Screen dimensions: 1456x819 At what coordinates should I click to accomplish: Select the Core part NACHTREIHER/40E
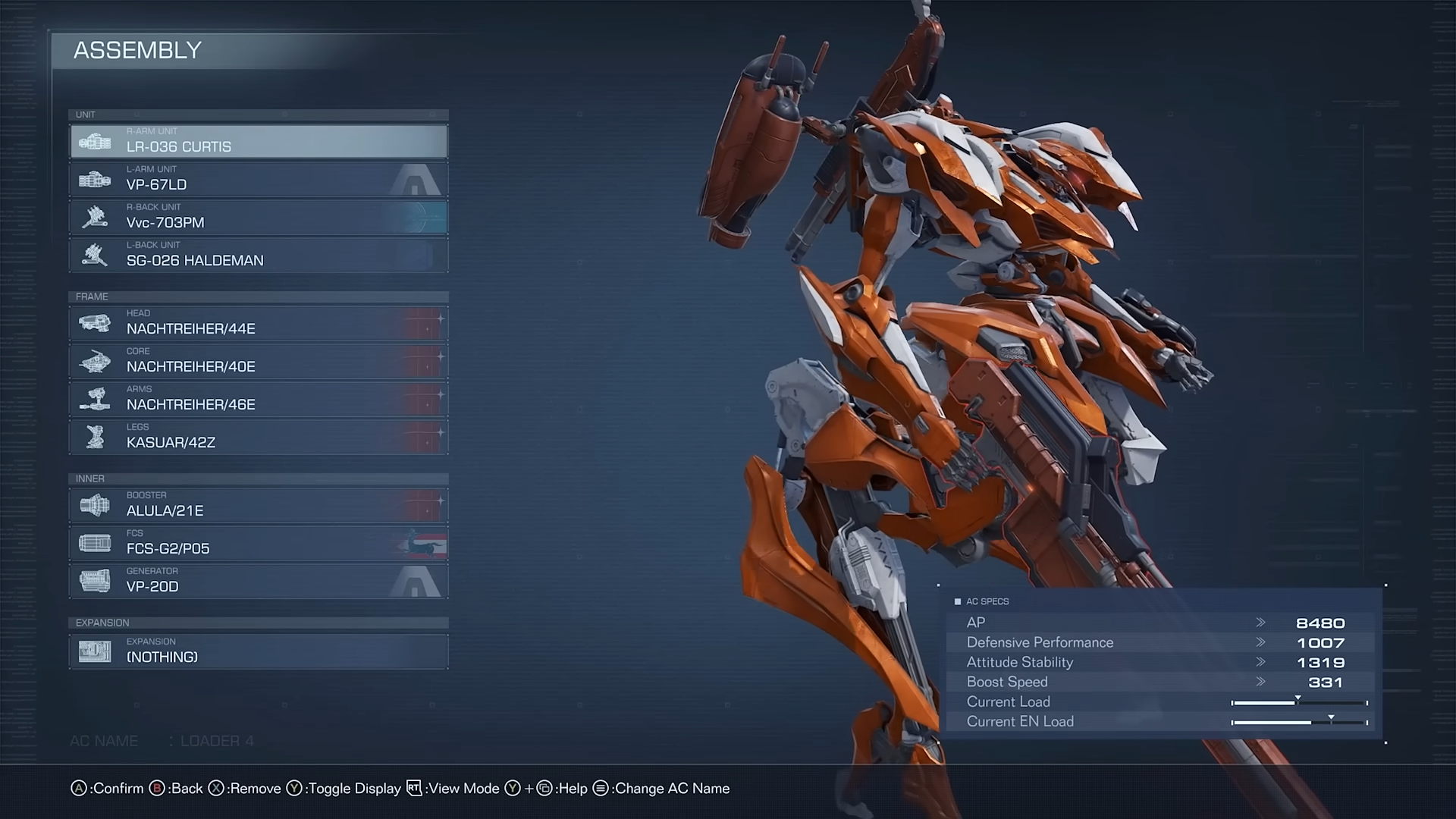coord(259,362)
